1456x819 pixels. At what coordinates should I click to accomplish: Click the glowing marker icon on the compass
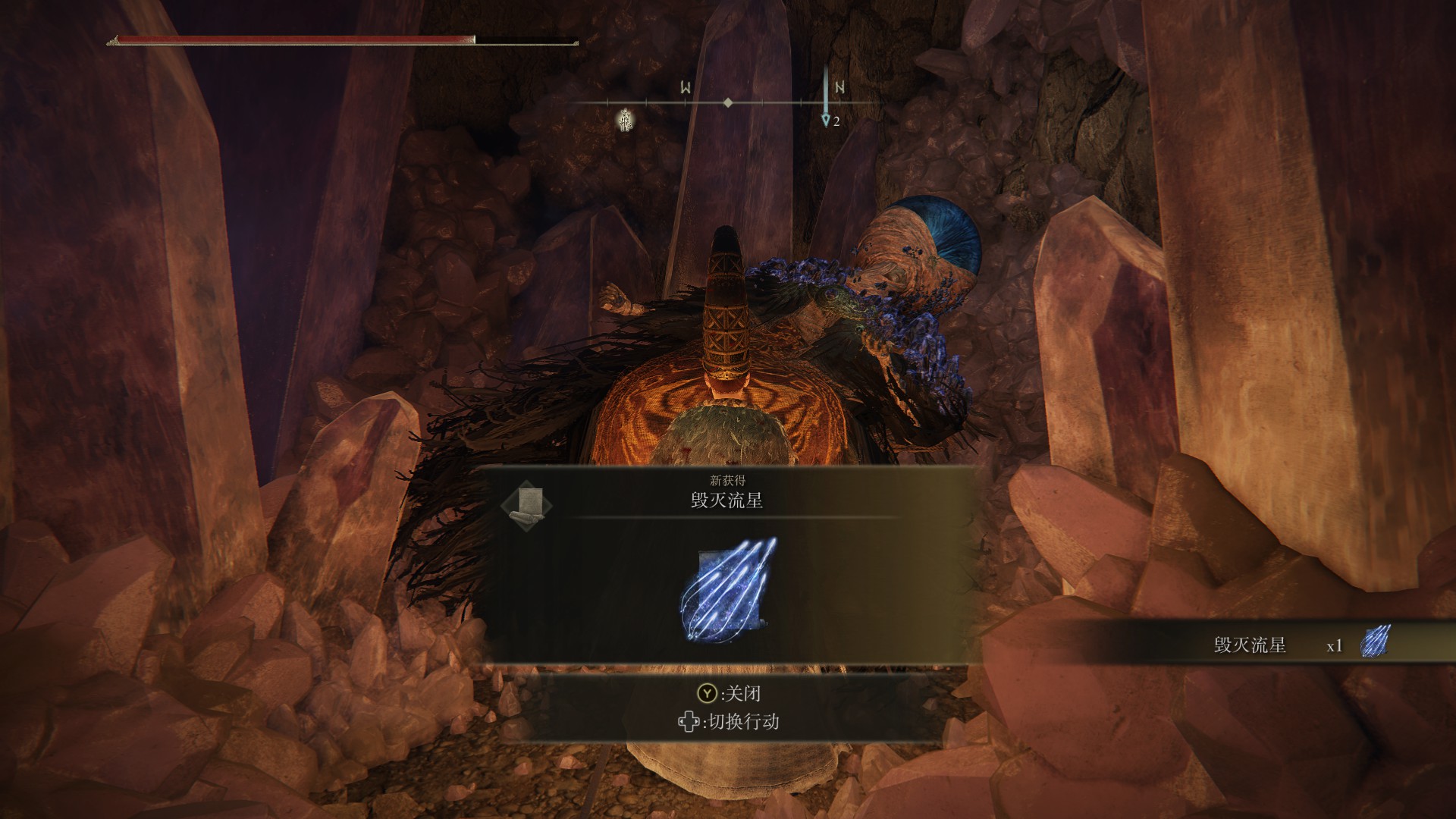pyautogui.click(x=624, y=119)
